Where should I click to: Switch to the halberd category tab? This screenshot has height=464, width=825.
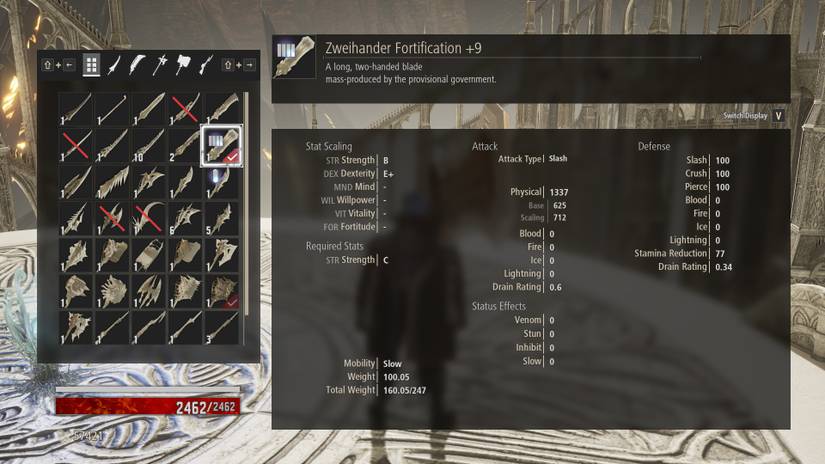[x=160, y=66]
